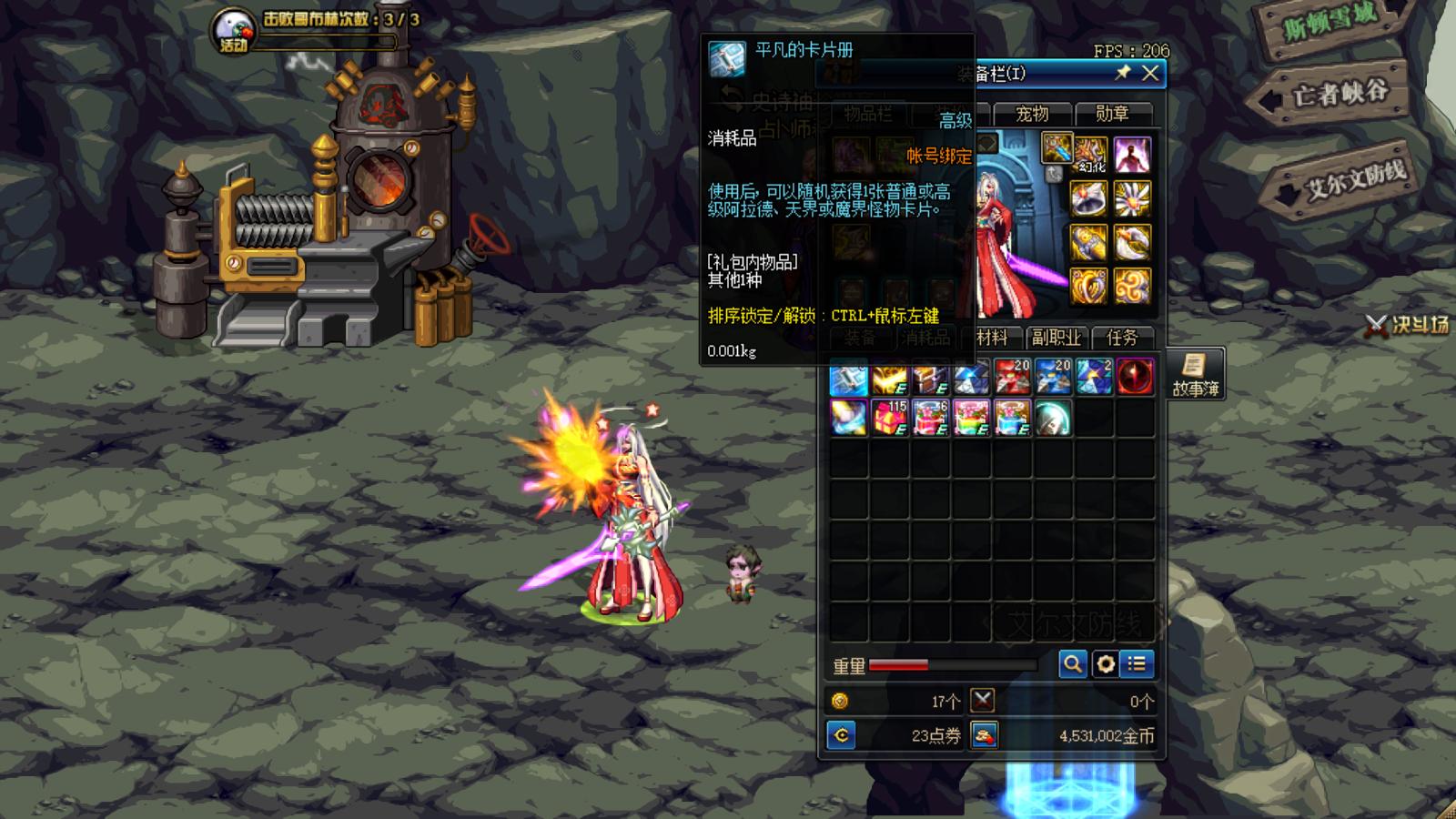Open the 勋章 (medal) tab
Viewport: 1456px width, 819px height.
tap(1112, 114)
